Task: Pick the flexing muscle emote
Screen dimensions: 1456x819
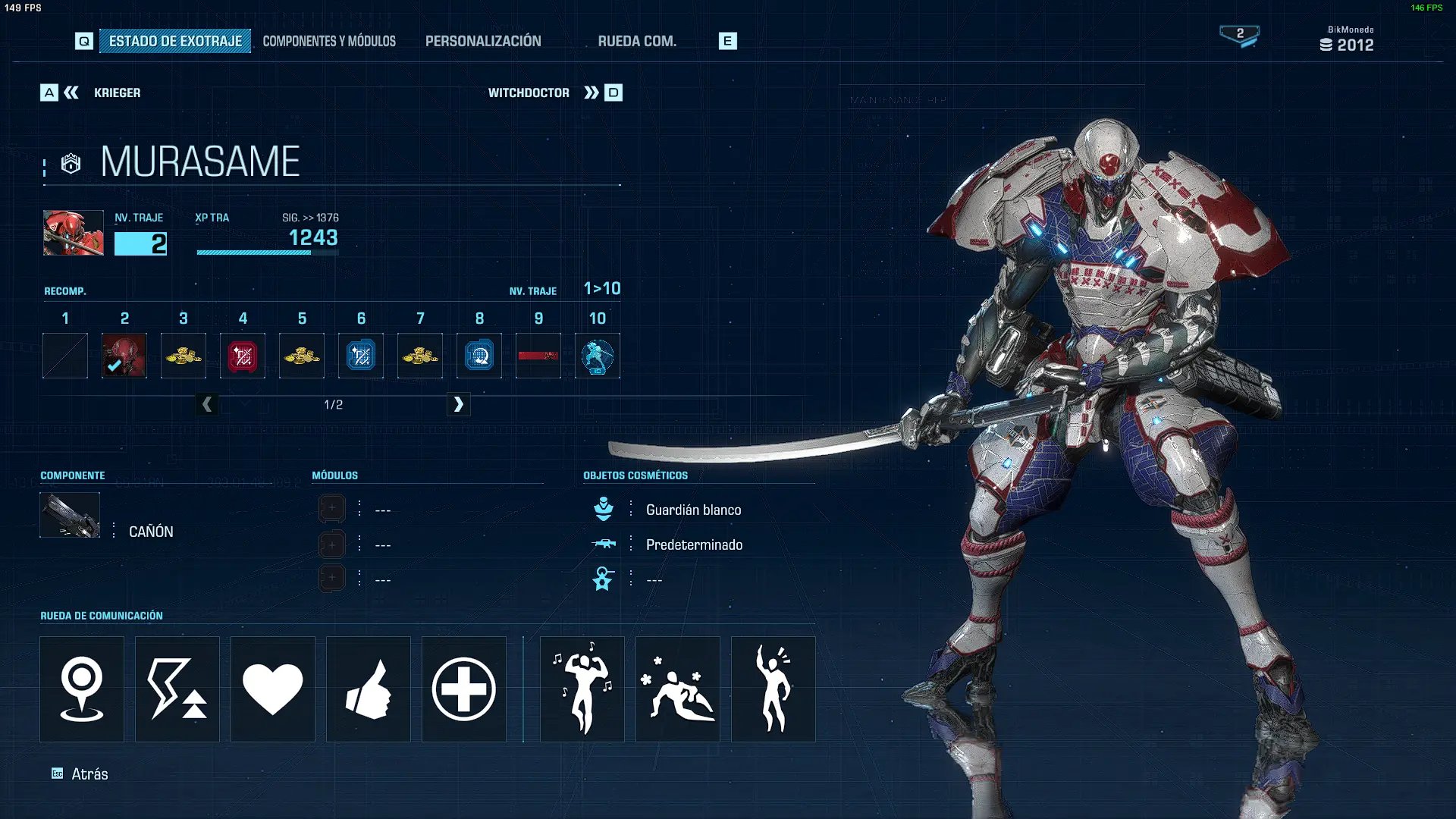Action: [582, 689]
